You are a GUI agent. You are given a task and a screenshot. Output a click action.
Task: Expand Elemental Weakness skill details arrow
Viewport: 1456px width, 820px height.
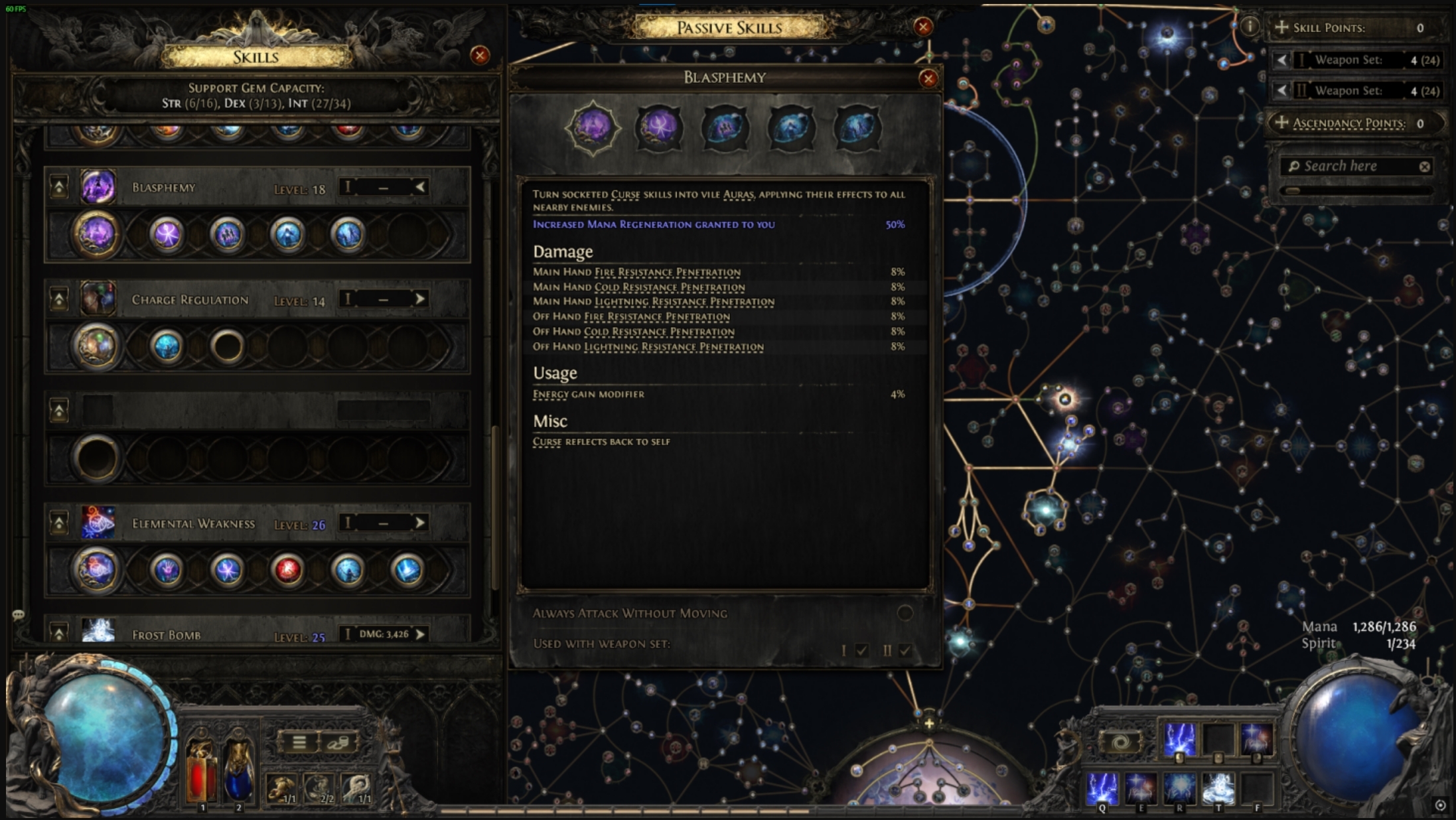pyautogui.click(x=420, y=523)
